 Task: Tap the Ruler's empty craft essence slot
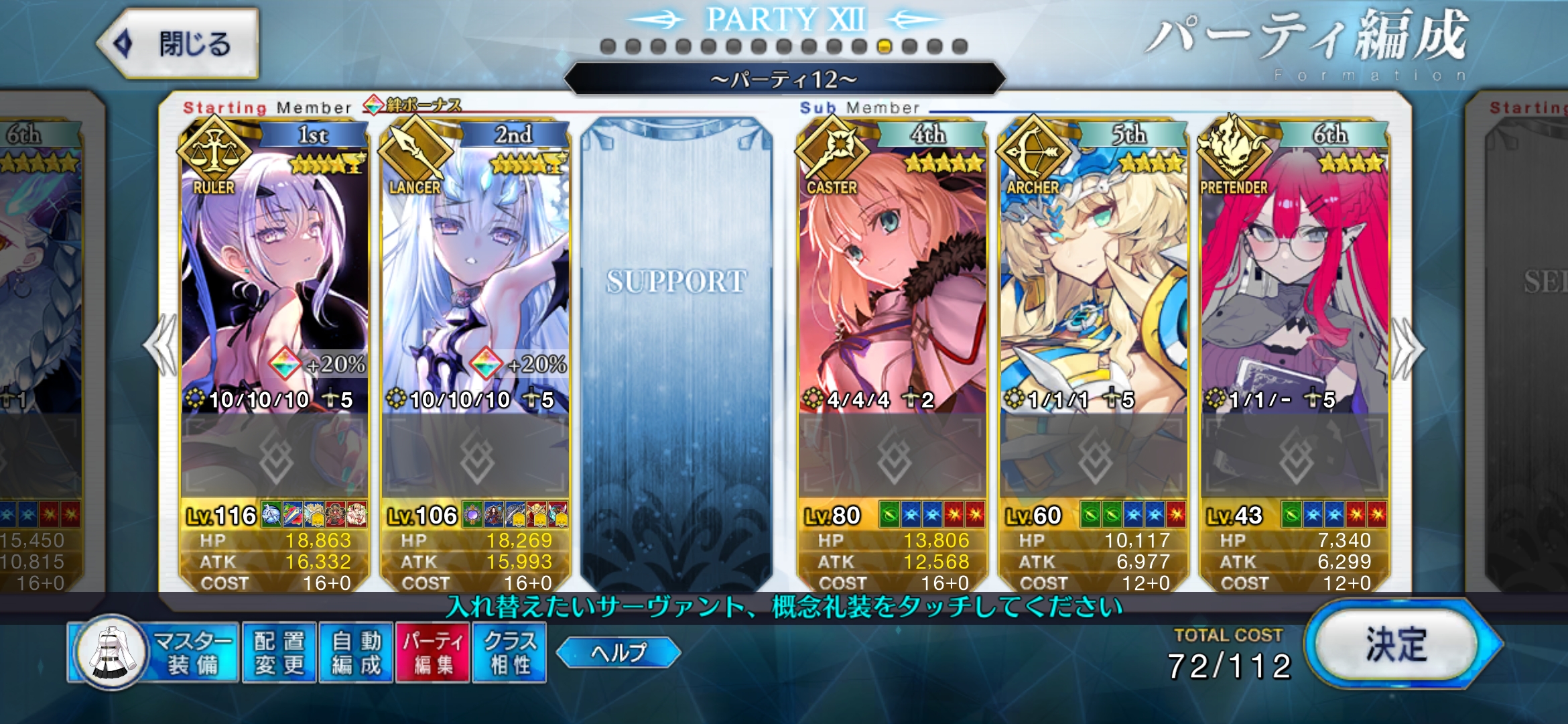[275, 457]
